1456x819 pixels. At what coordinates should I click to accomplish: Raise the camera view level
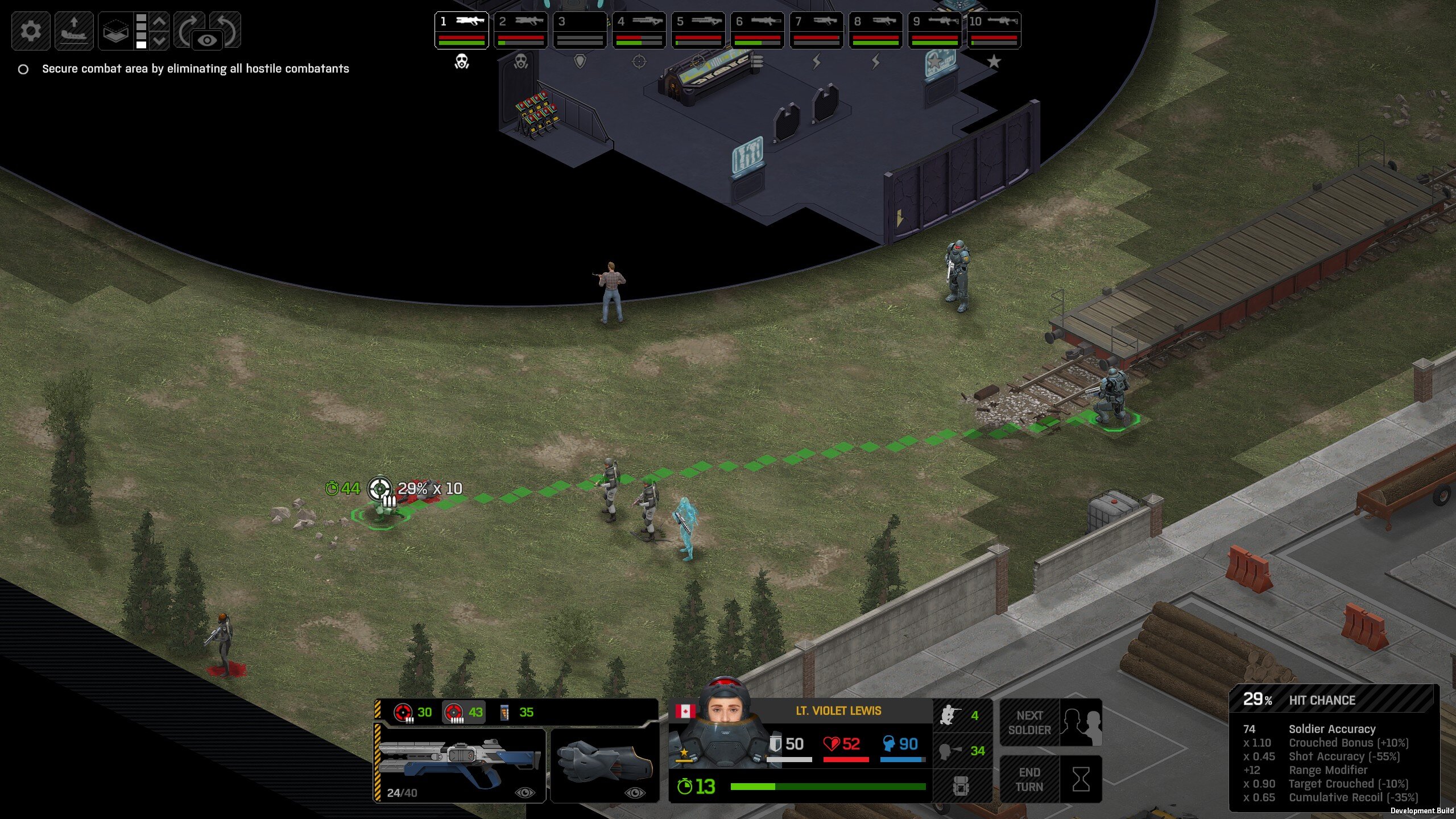coord(160,22)
